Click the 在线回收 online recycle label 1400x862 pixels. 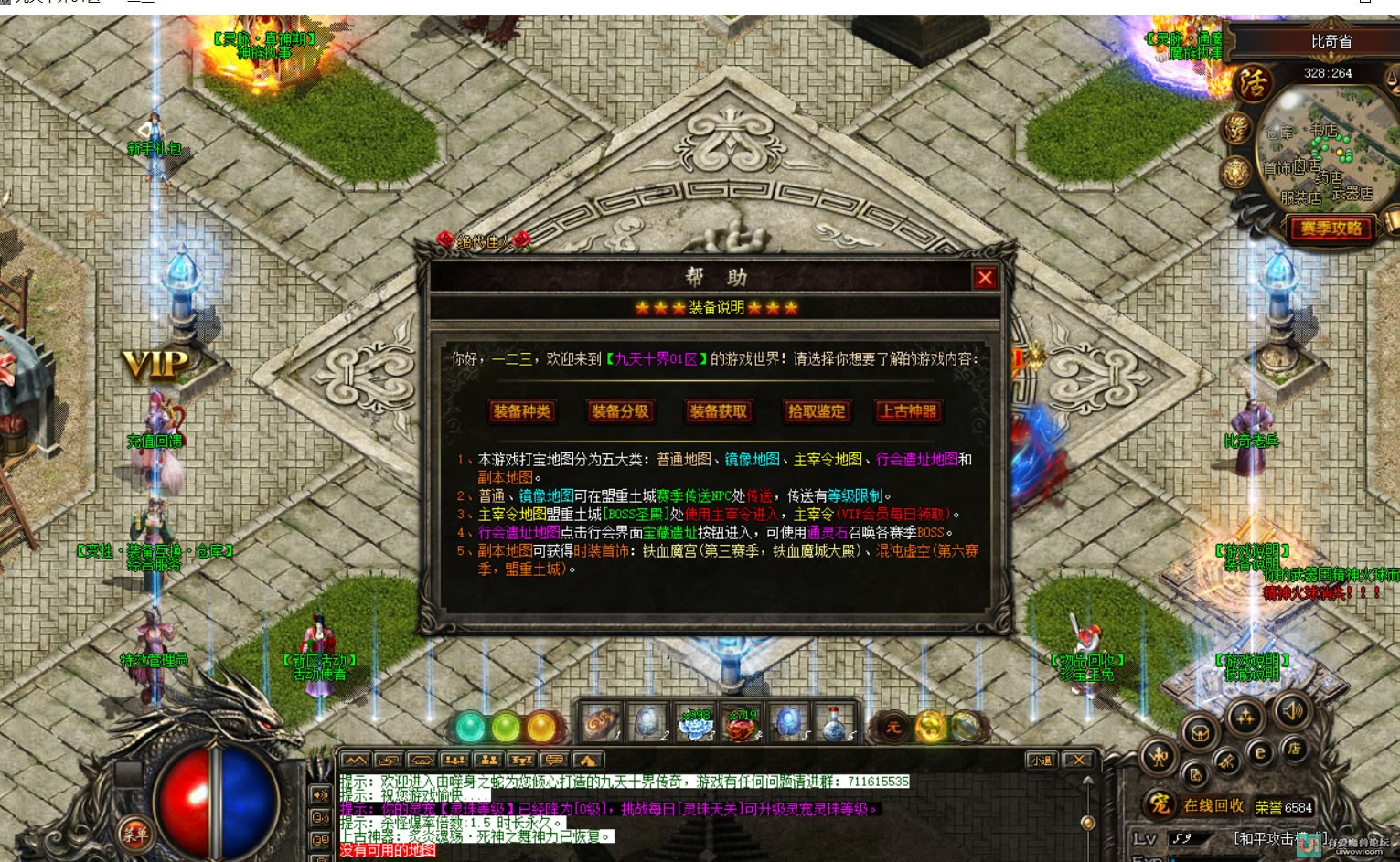1213,806
